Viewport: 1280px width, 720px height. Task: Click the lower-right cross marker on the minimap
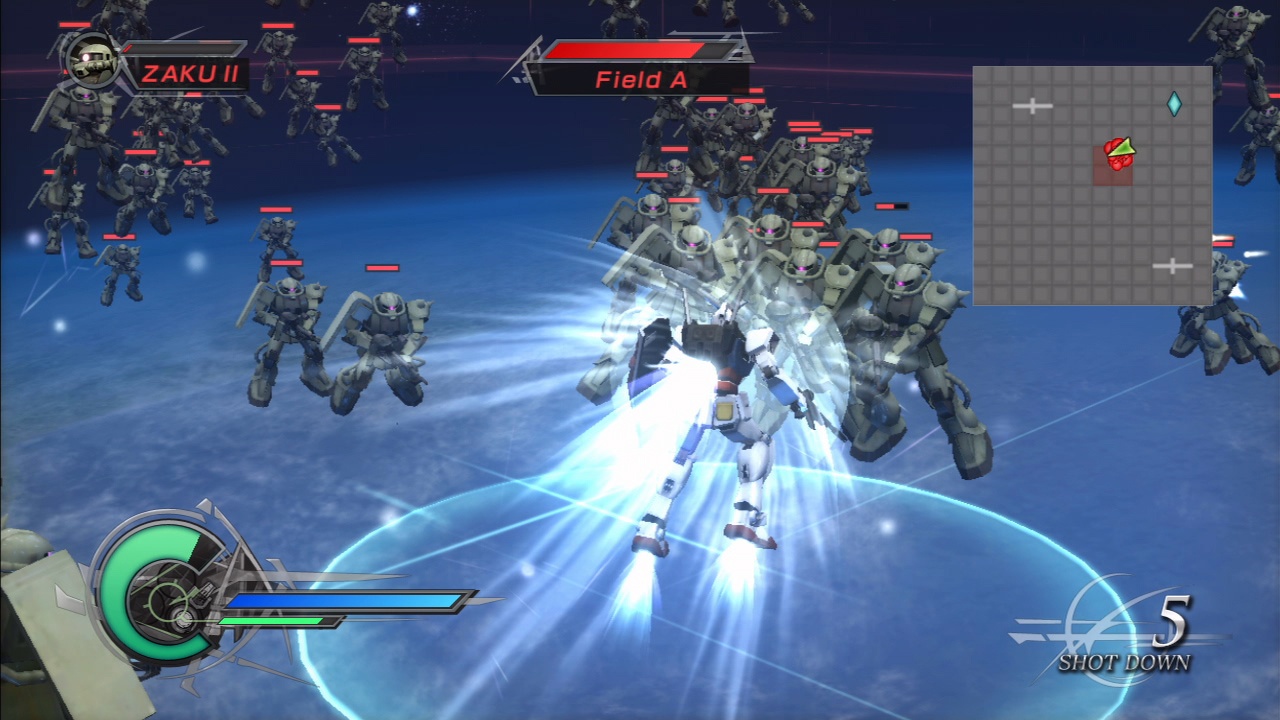click(1171, 266)
